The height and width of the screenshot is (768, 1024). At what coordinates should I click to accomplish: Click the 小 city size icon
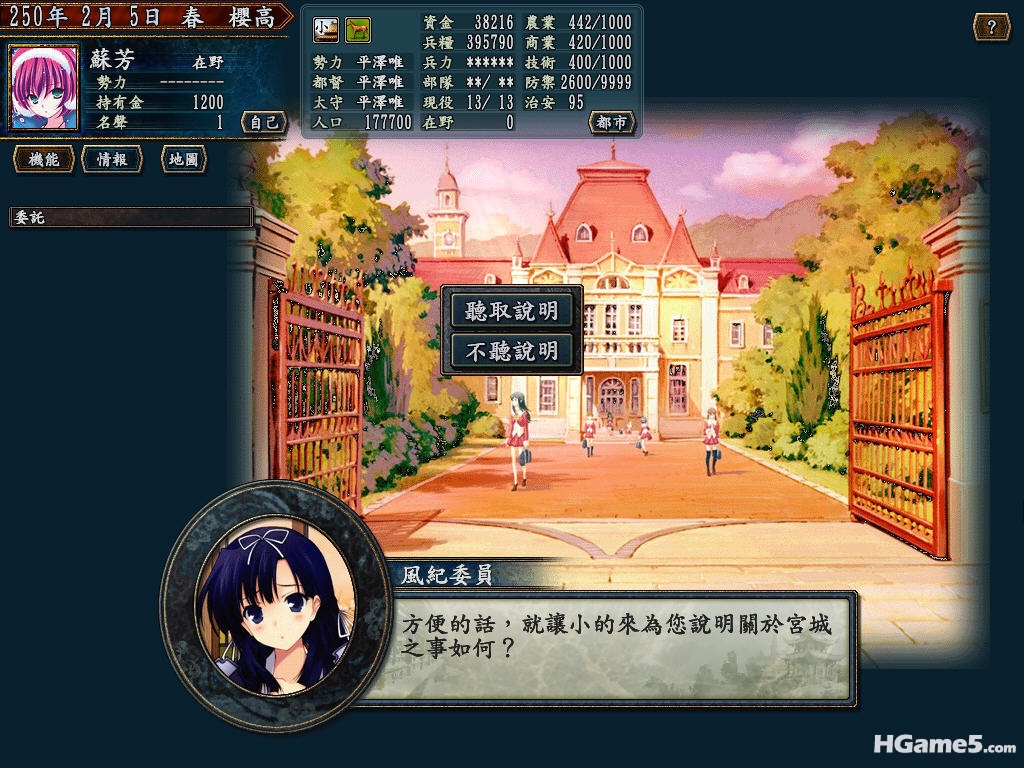(326, 30)
